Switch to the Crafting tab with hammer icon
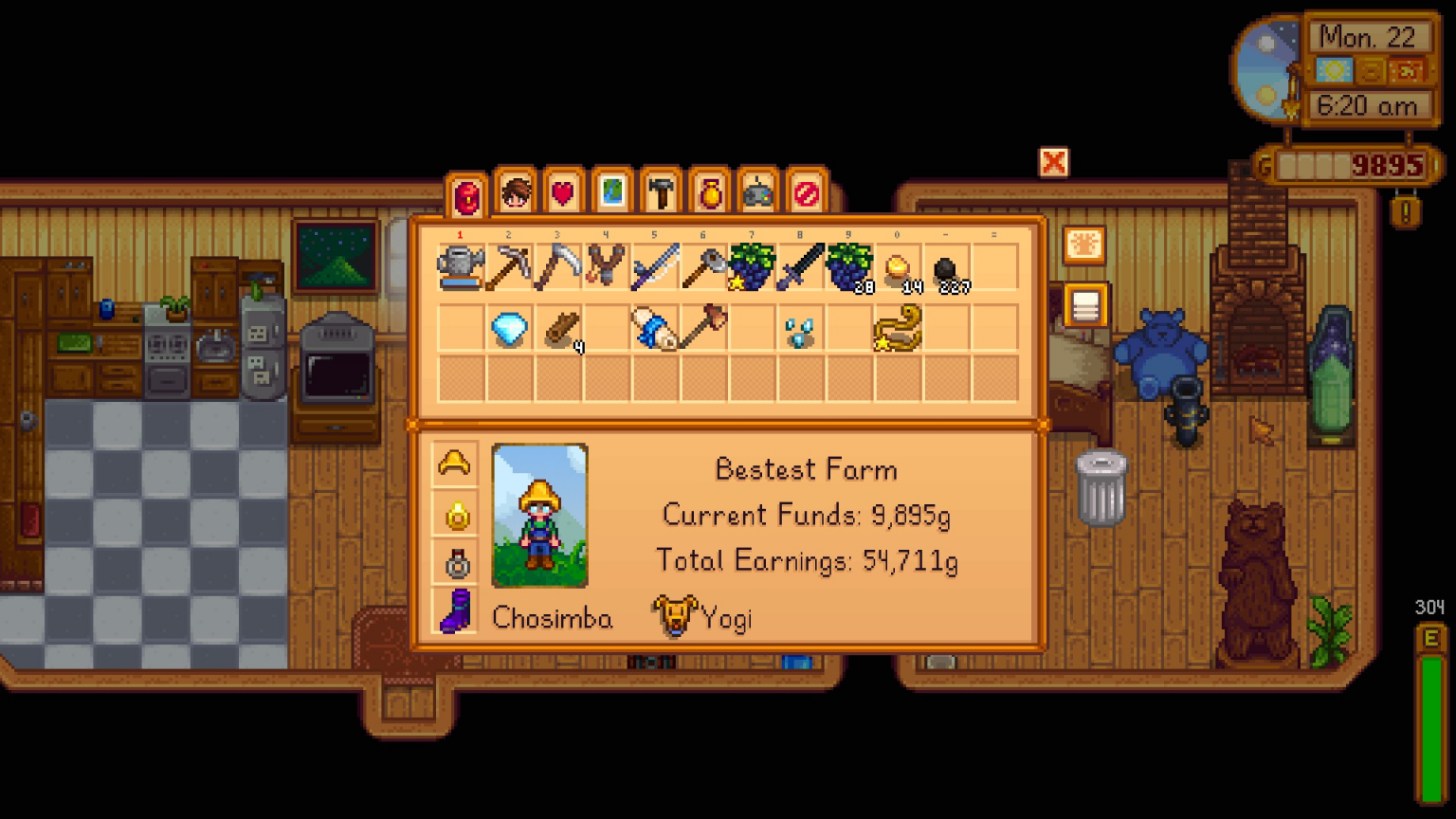Image resolution: width=1456 pixels, height=819 pixels. [663, 192]
